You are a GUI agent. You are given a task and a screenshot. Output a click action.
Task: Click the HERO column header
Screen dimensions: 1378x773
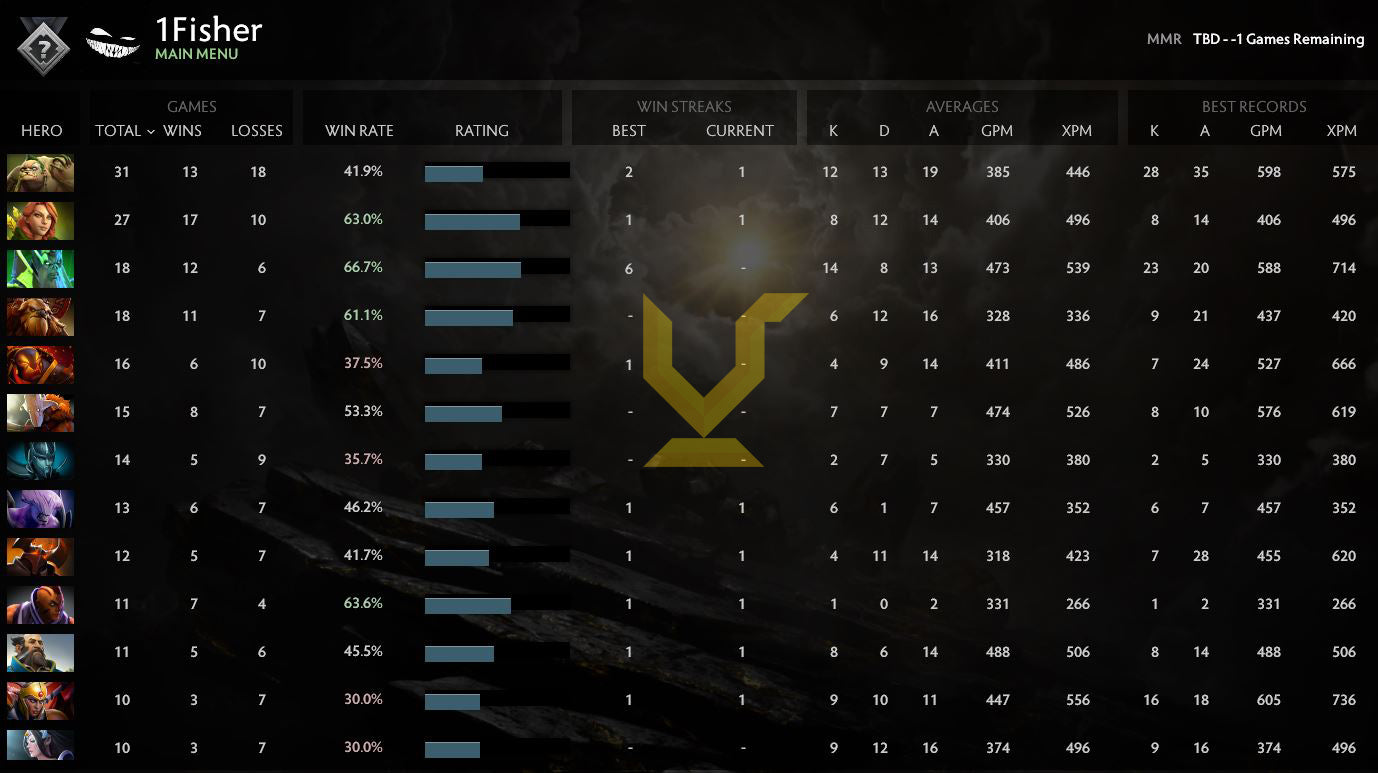[x=42, y=131]
